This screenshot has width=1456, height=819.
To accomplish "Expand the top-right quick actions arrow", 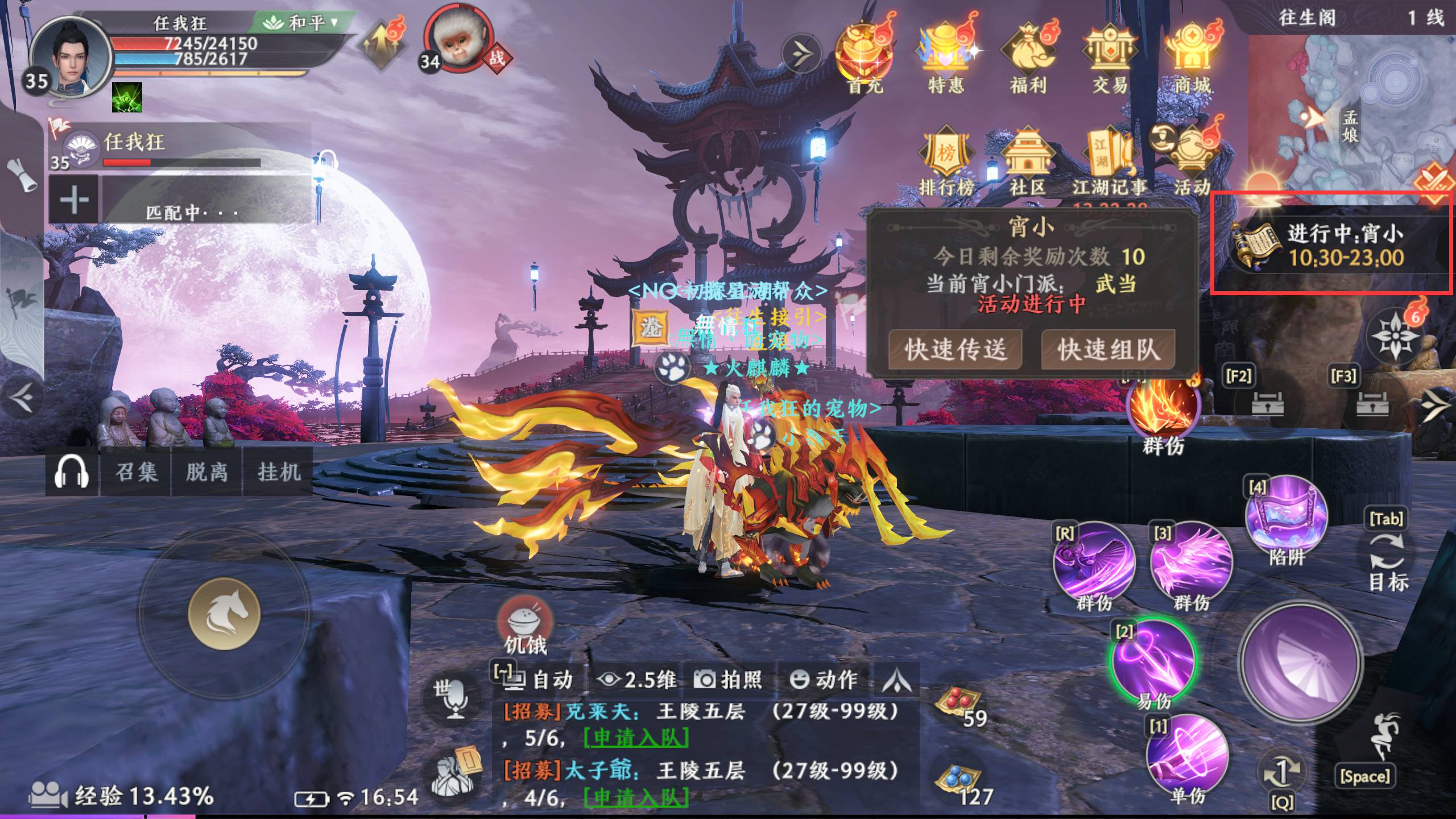I will point(802,52).
